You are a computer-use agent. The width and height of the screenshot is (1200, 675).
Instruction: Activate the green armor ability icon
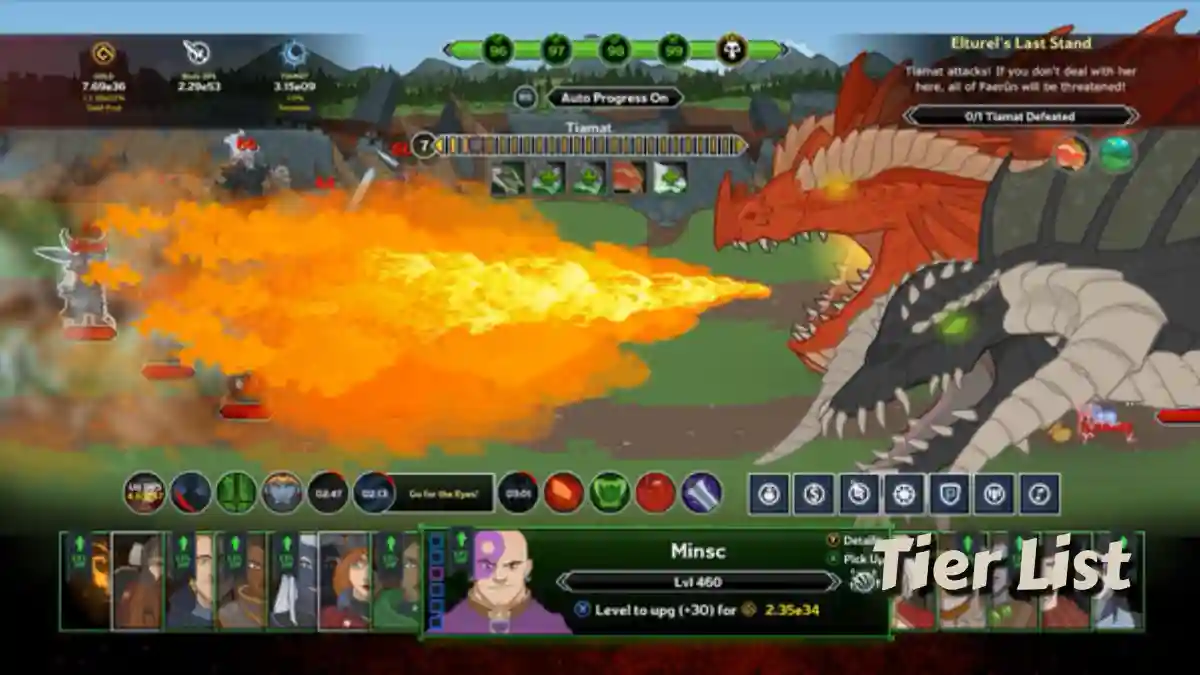click(237, 493)
